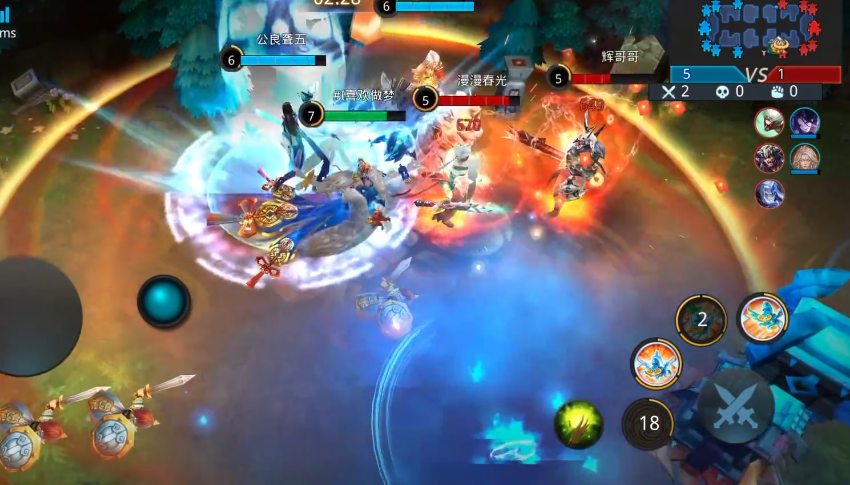Select the purple-haired hero portrait
Image resolution: width=850 pixels, height=485 pixels.
click(804, 123)
